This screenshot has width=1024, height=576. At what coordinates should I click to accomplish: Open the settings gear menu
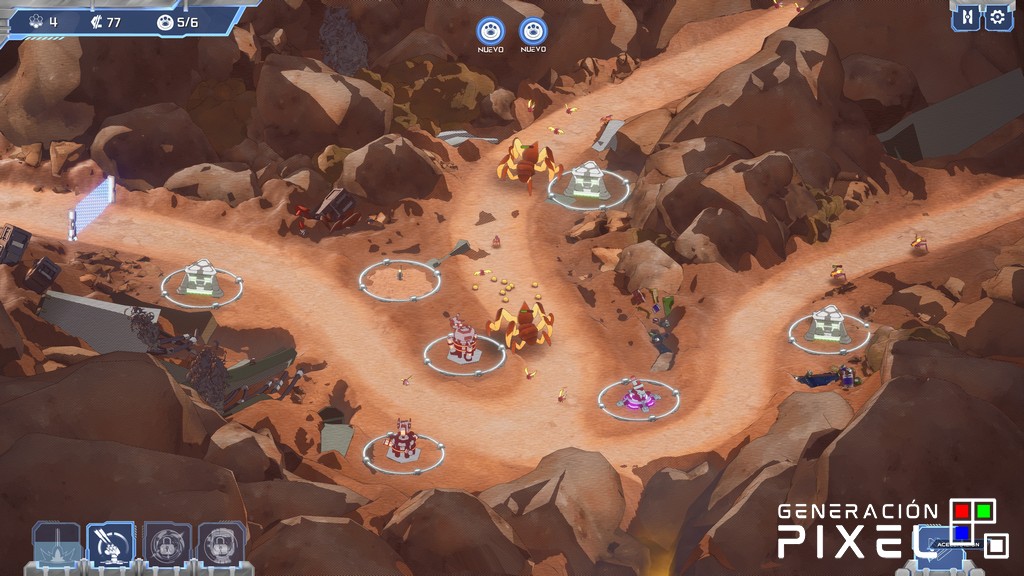997,17
